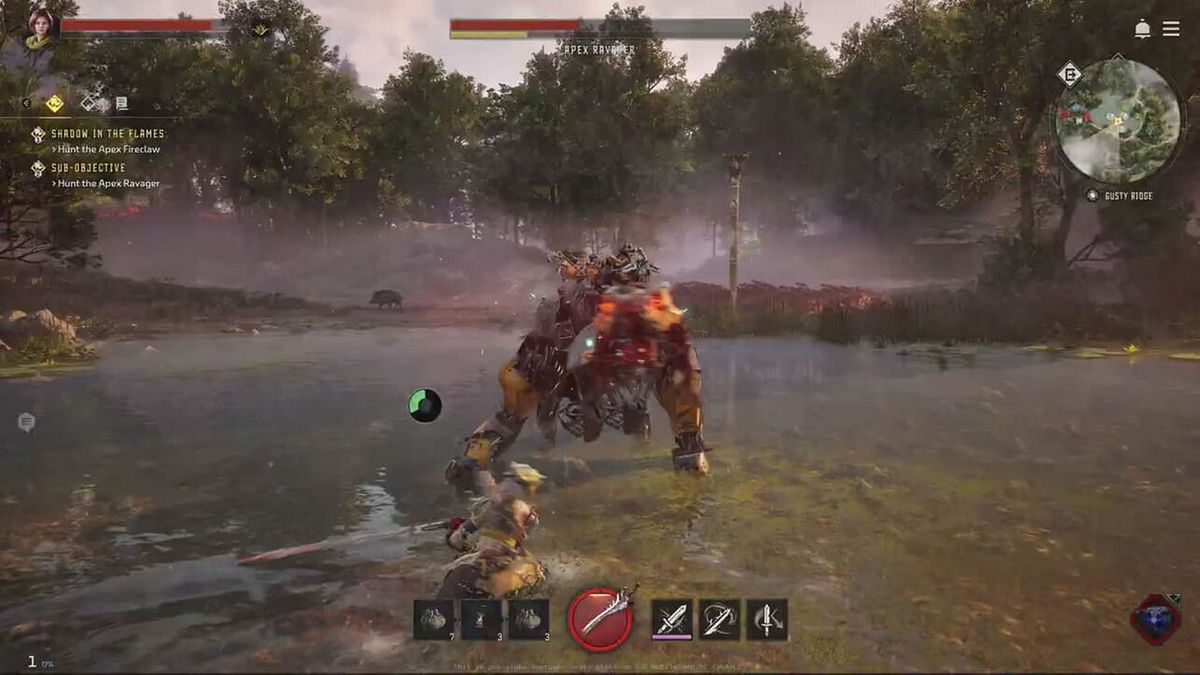
Task: Activate the sword skill with purple bar
Action: (672, 619)
